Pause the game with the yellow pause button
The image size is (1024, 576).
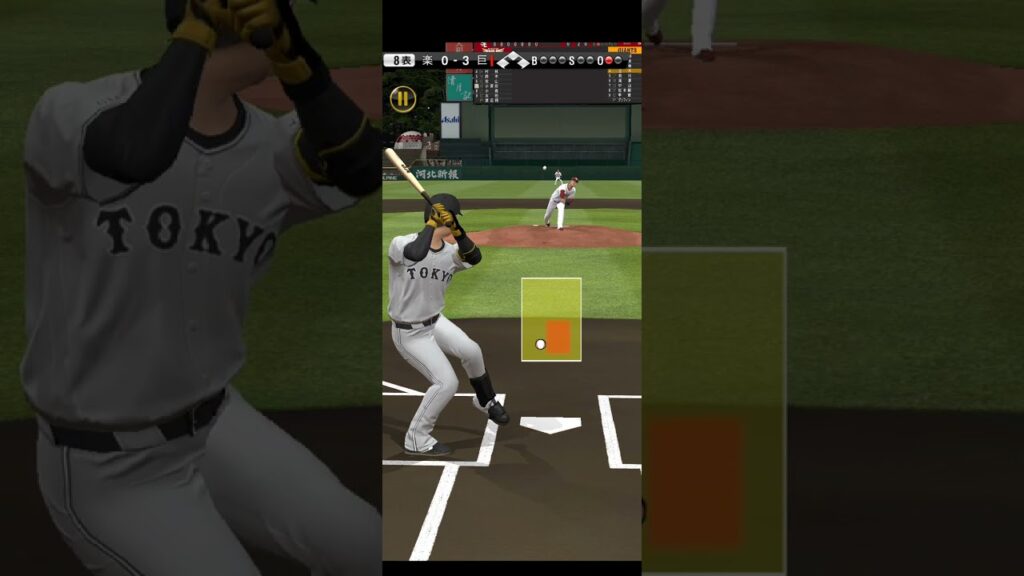pyautogui.click(x=402, y=98)
